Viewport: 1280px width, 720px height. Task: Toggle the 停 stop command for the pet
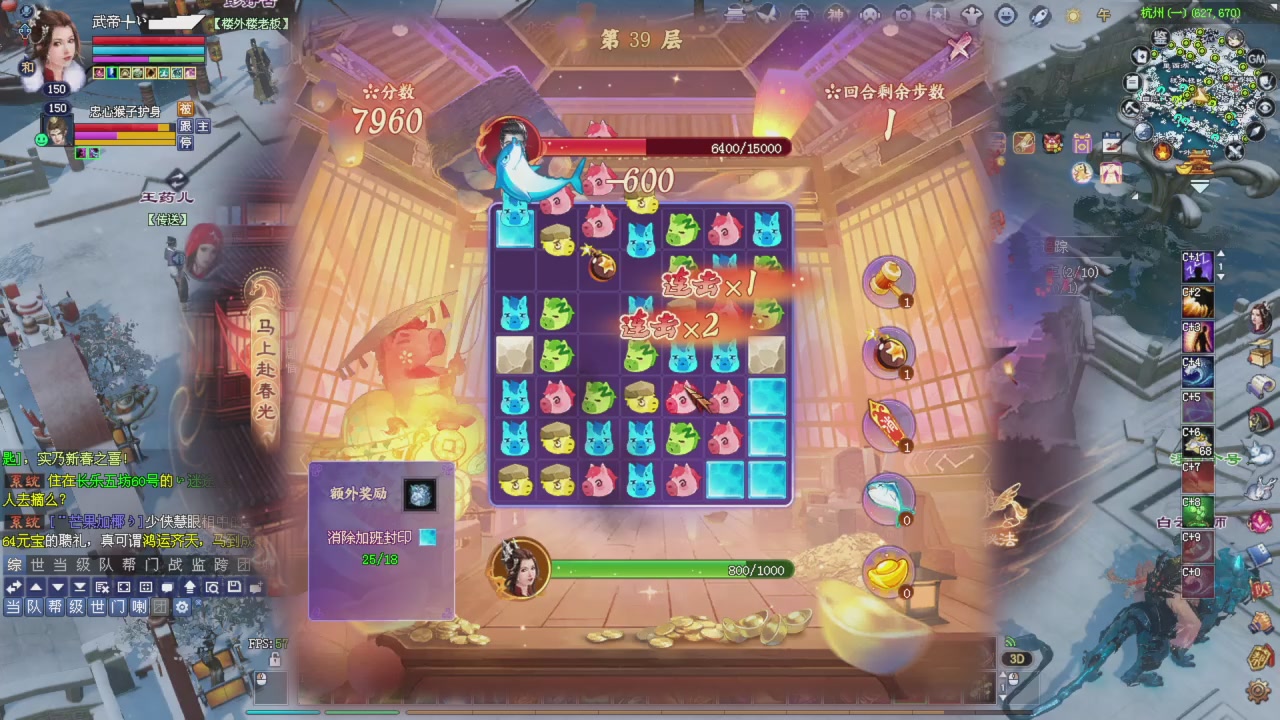click(186, 142)
